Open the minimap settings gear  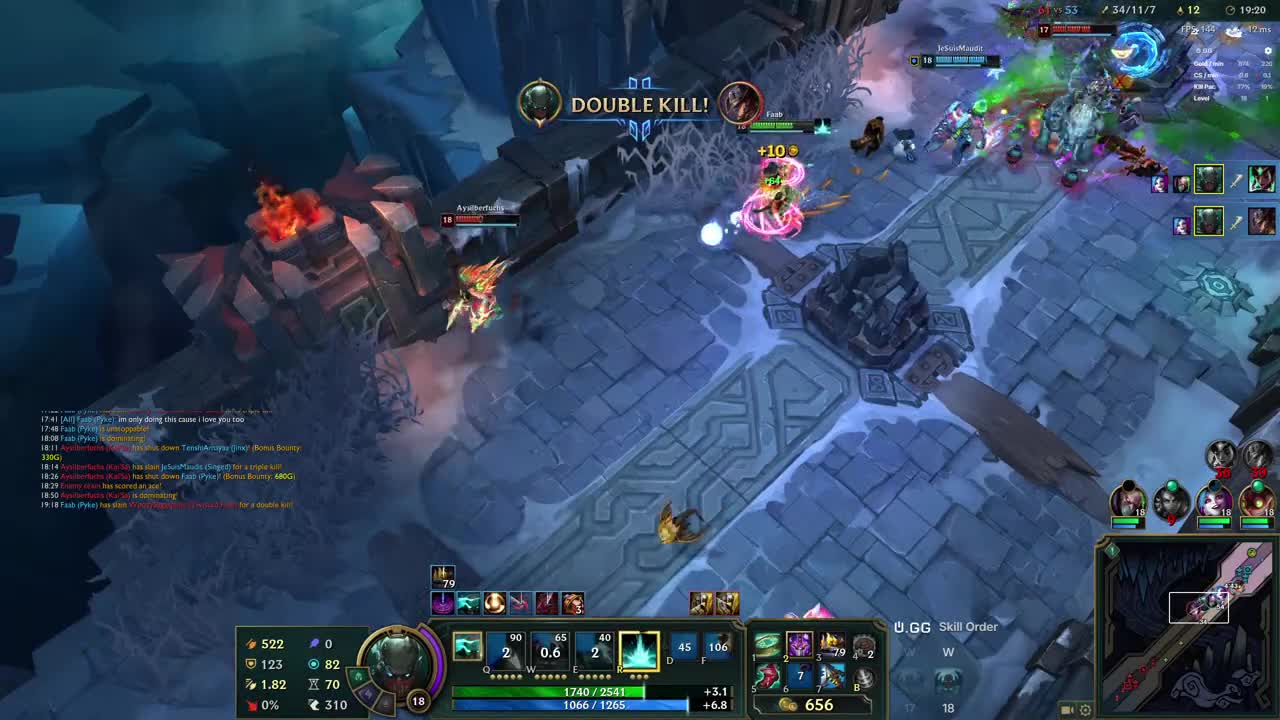[1085, 710]
